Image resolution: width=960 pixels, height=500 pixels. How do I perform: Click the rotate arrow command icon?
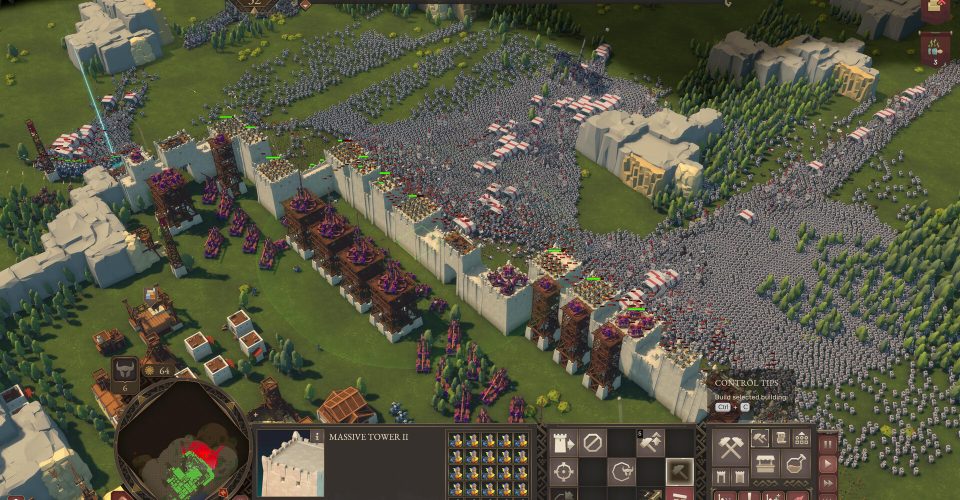pos(623,472)
